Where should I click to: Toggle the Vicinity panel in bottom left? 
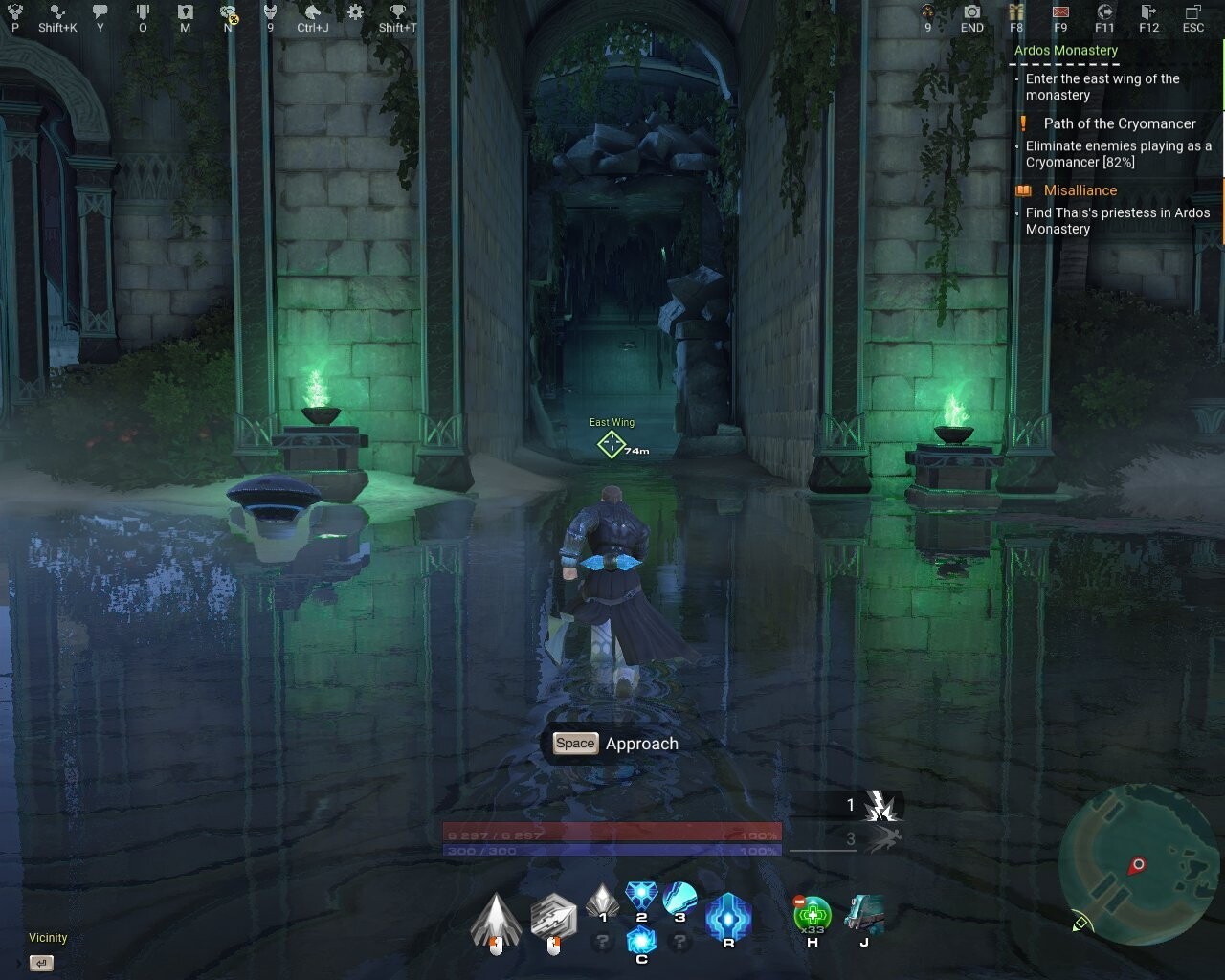point(46,938)
